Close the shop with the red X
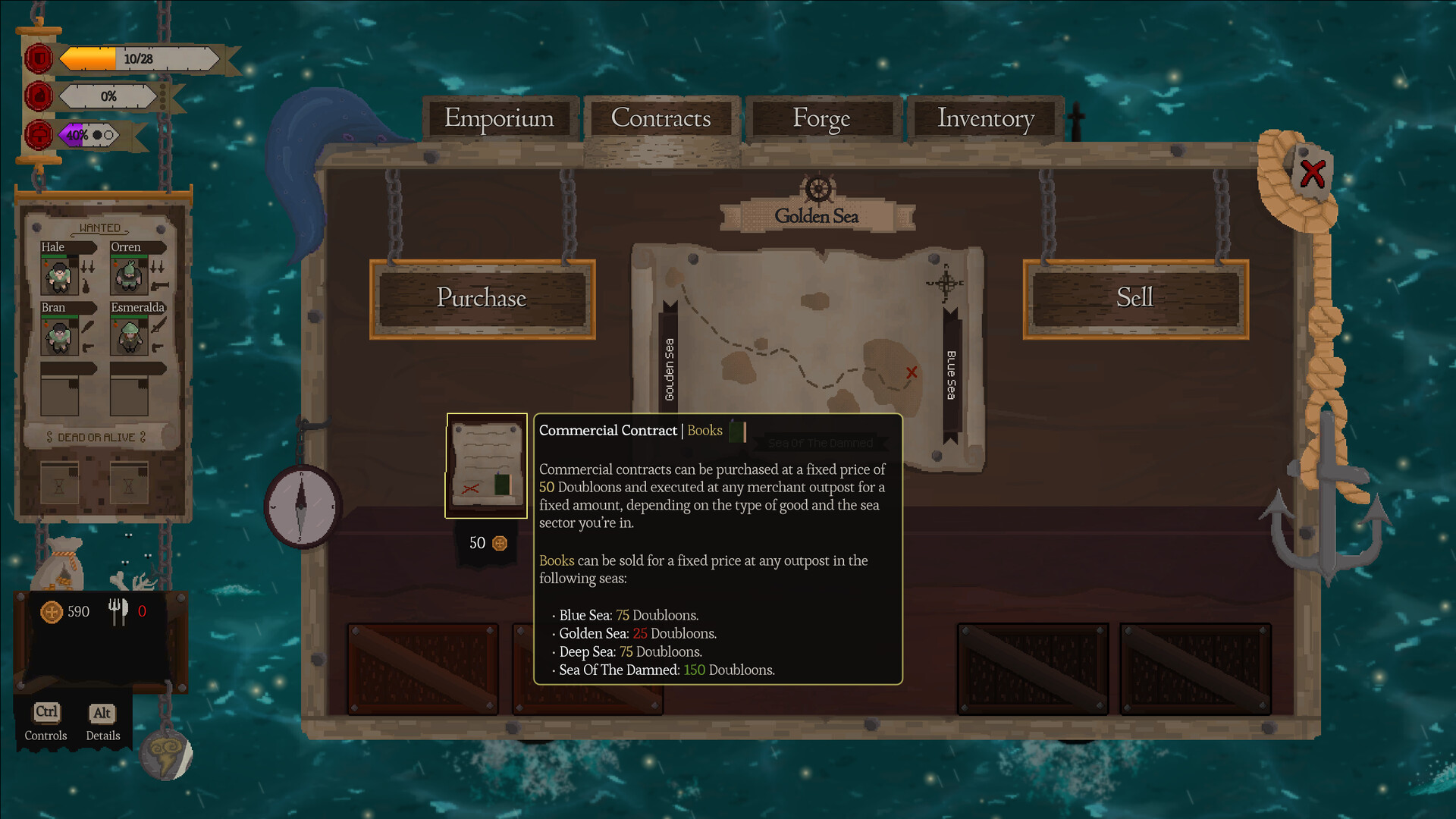This screenshot has height=819, width=1456. click(1313, 174)
